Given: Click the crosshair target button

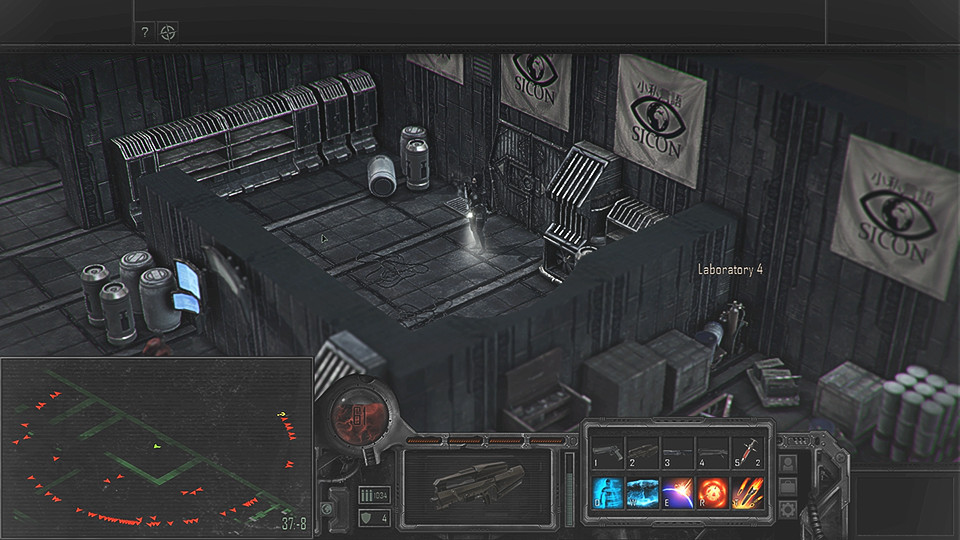Looking at the screenshot, I should [168, 32].
